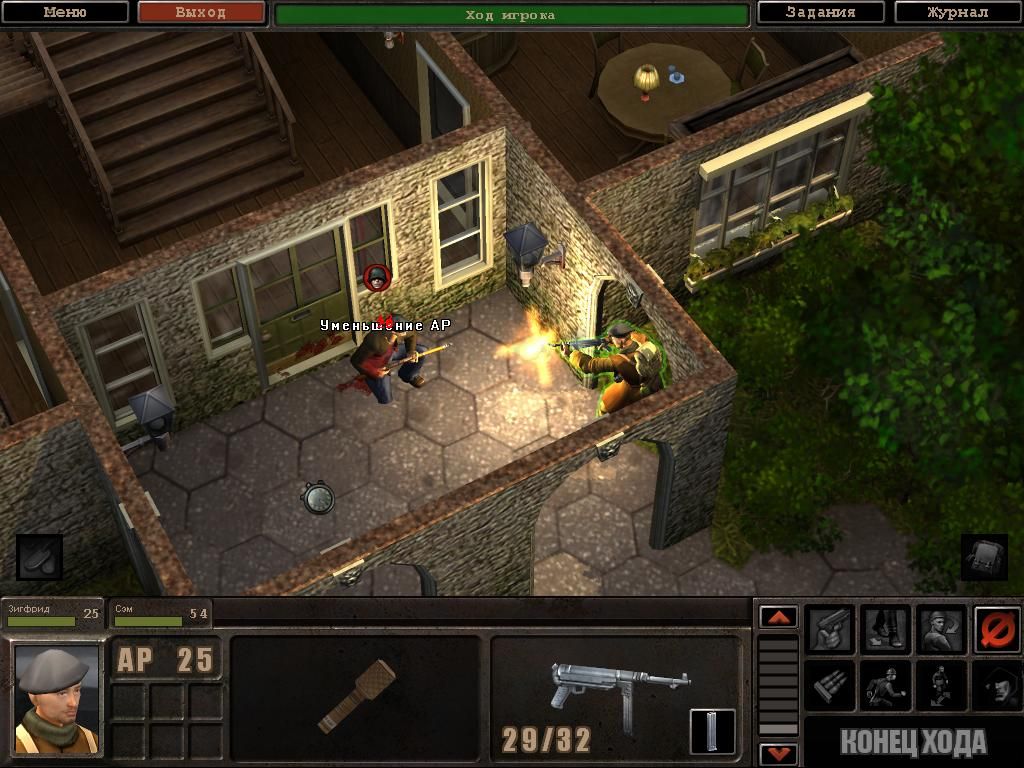Screen dimensions: 1024x768
Task: Click the red Выход exit button
Action: (x=201, y=13)
